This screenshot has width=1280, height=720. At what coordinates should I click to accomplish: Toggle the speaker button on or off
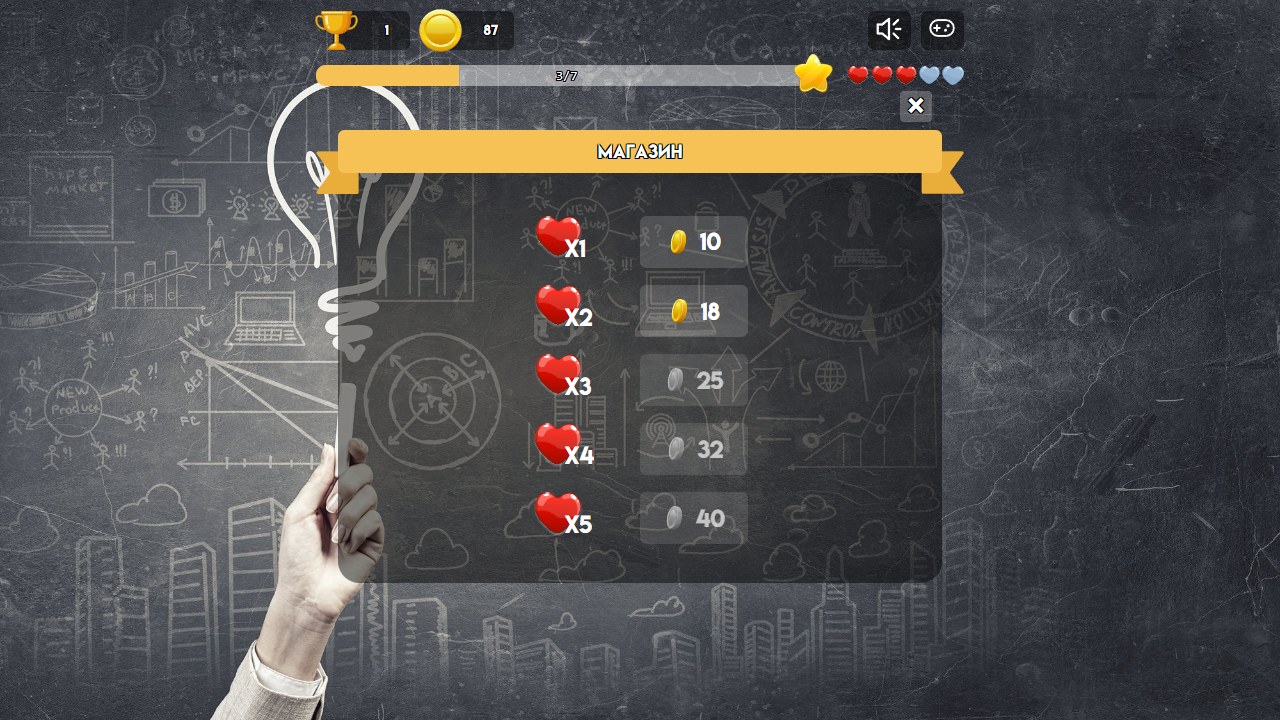tap(888, 29)
